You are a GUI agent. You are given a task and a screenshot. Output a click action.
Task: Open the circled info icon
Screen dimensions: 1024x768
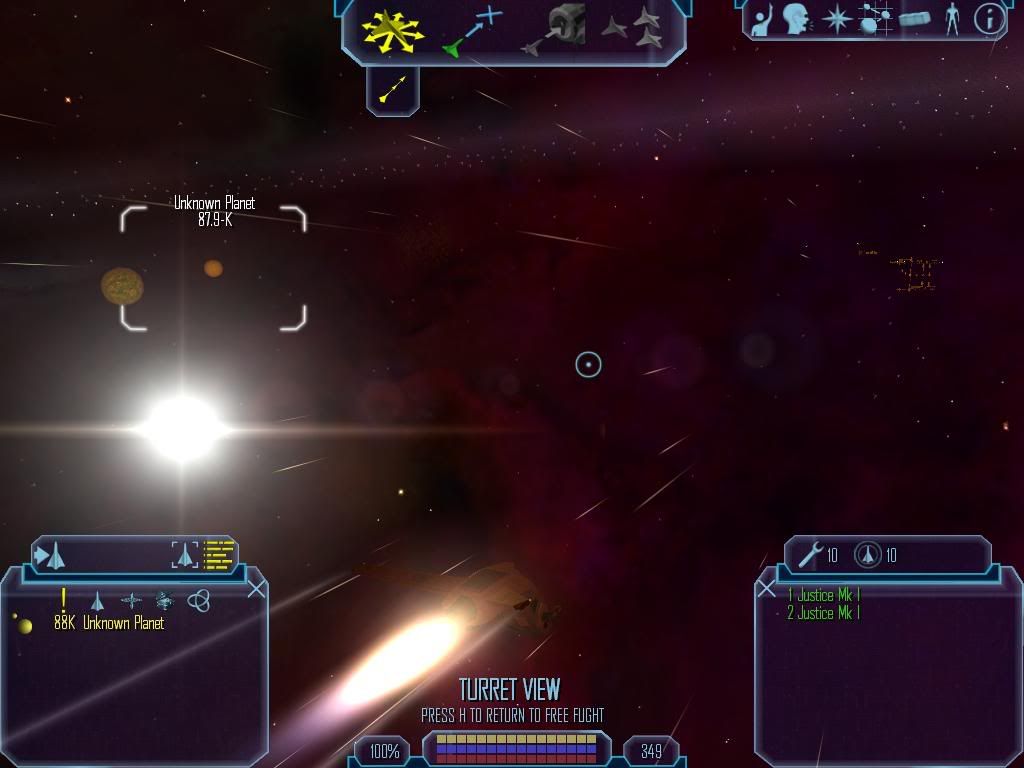coord(988,19)
